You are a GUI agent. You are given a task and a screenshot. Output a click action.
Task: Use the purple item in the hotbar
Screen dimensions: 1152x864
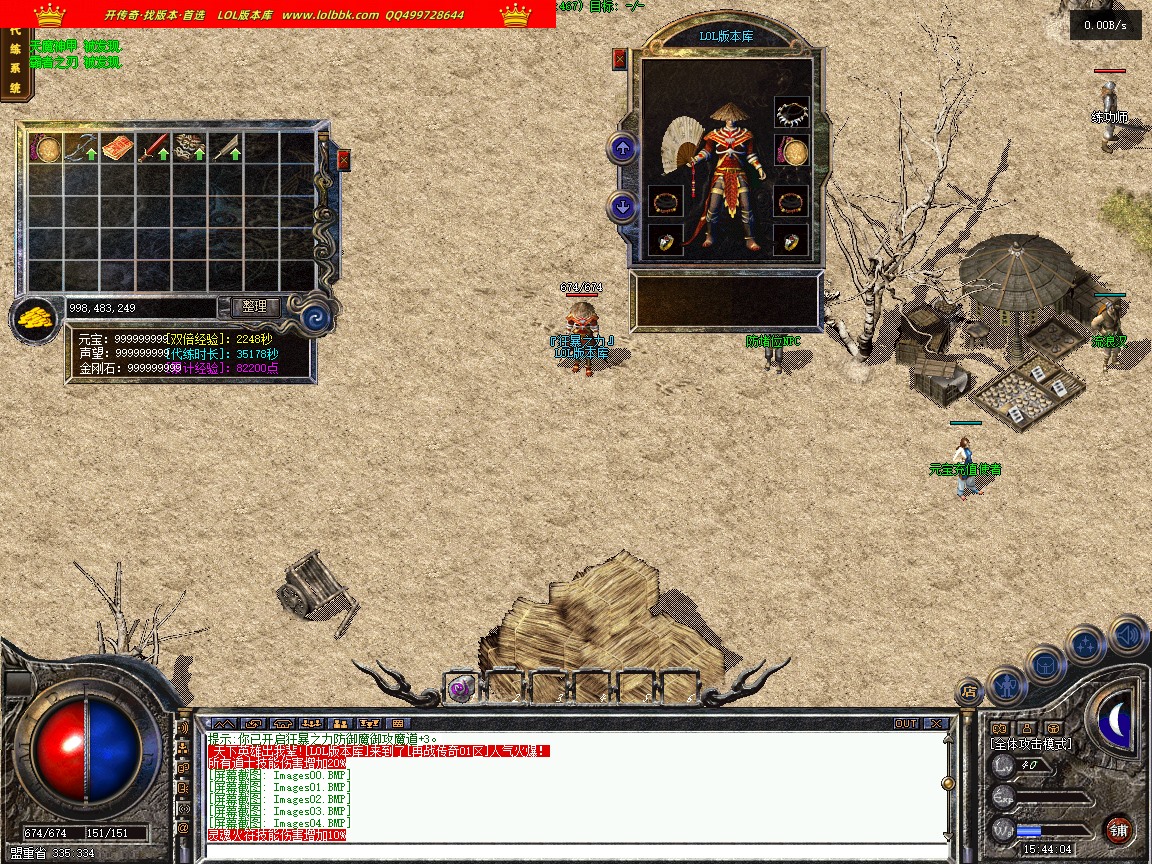[460, 687]
